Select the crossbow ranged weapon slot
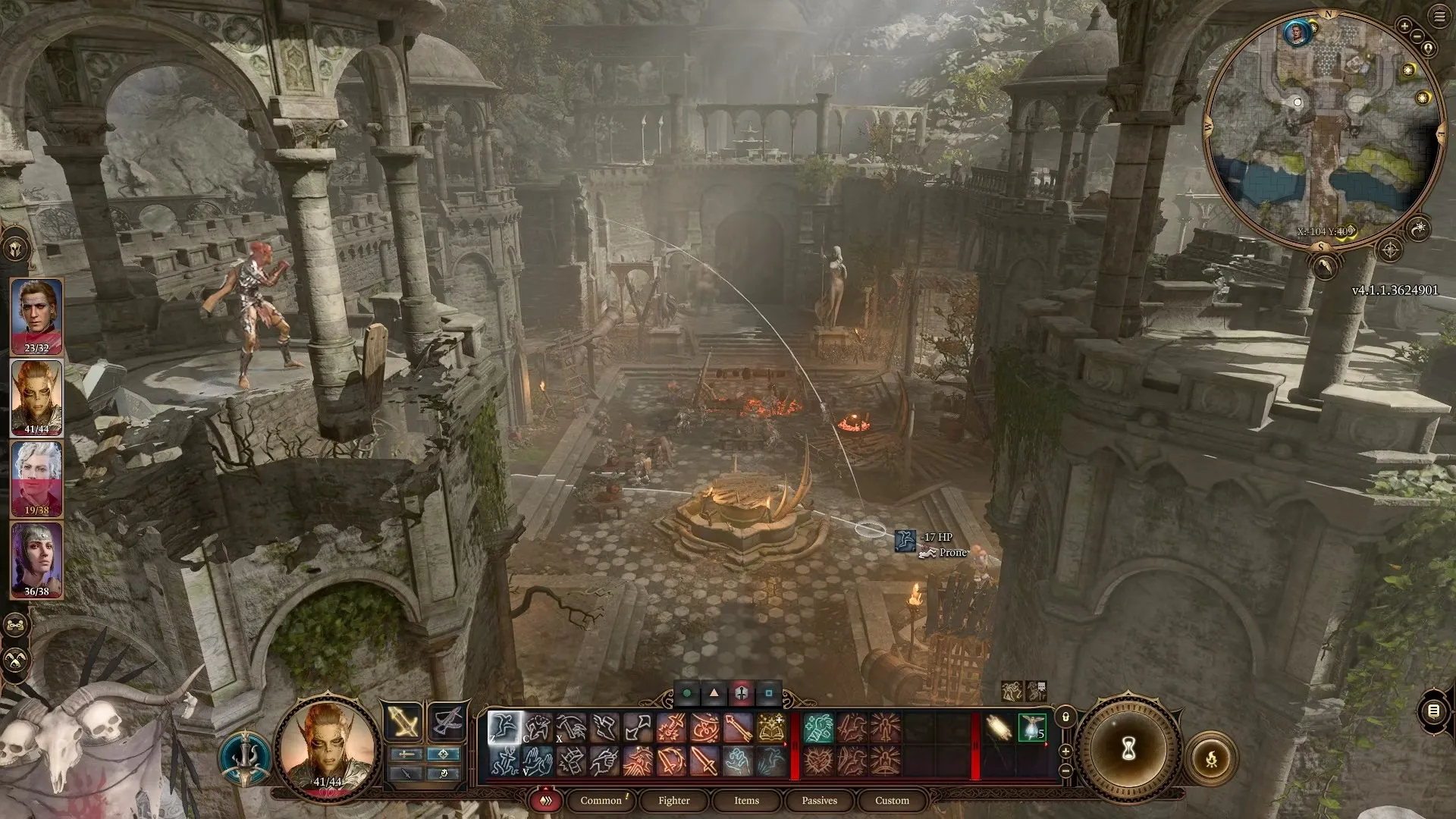Image resolution: width=1456 pixels, height=819 pixels. point(447,721)
